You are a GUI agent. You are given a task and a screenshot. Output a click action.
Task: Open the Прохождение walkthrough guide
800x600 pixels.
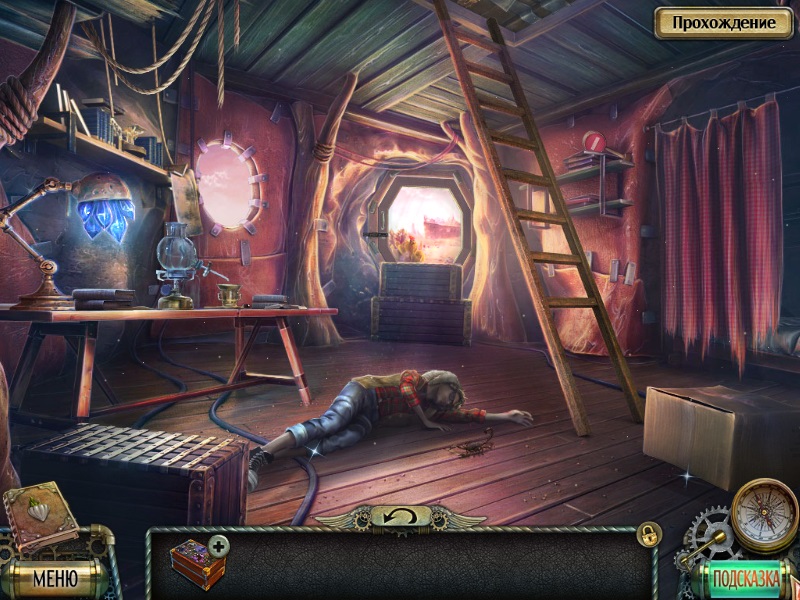(x=723, y=22)
